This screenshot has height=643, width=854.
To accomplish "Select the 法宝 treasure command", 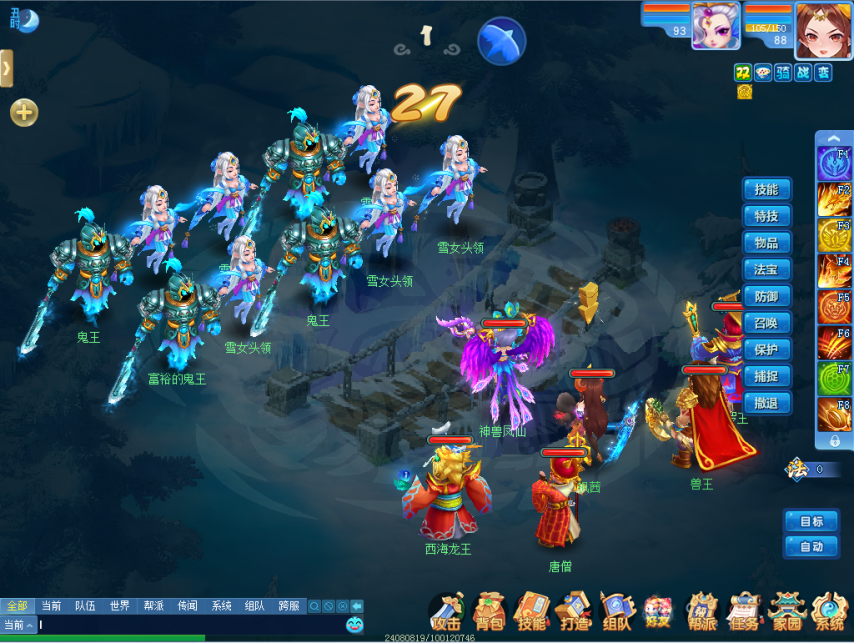I will 767,270.
